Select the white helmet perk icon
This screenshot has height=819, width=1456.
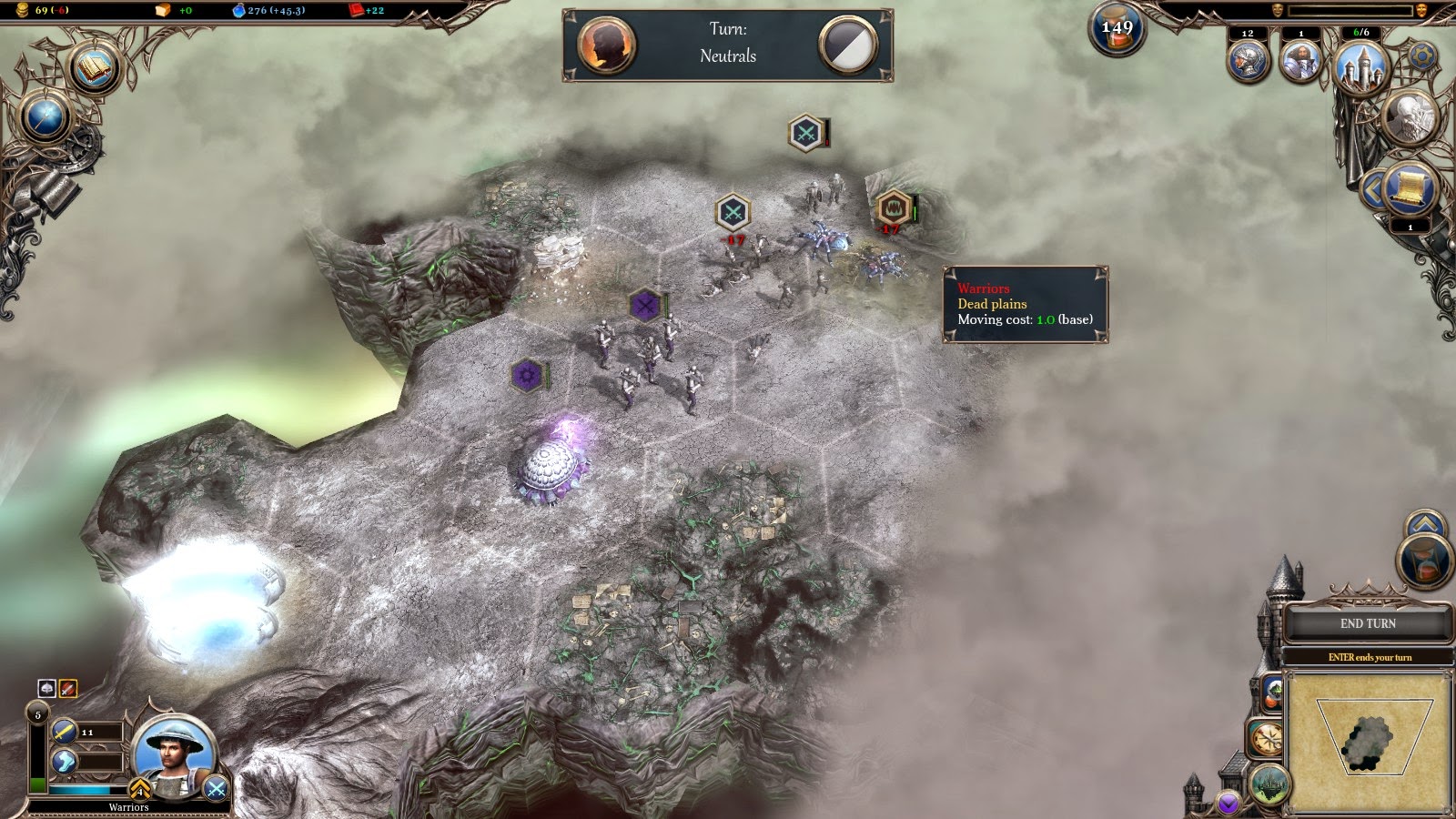pos(47,689)
